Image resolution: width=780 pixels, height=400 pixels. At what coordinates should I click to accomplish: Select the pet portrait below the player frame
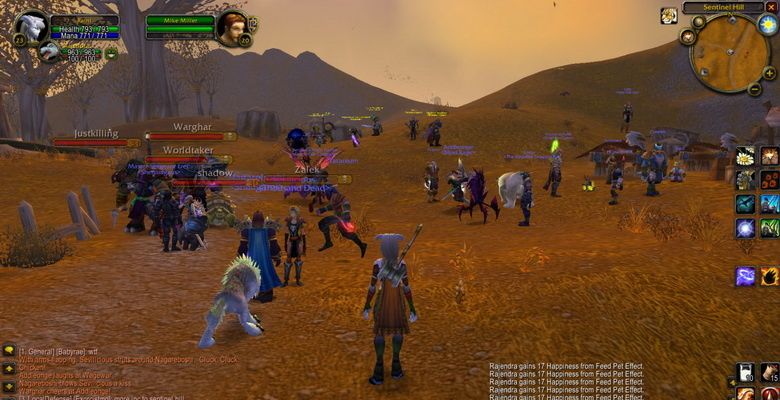[49, 52]
